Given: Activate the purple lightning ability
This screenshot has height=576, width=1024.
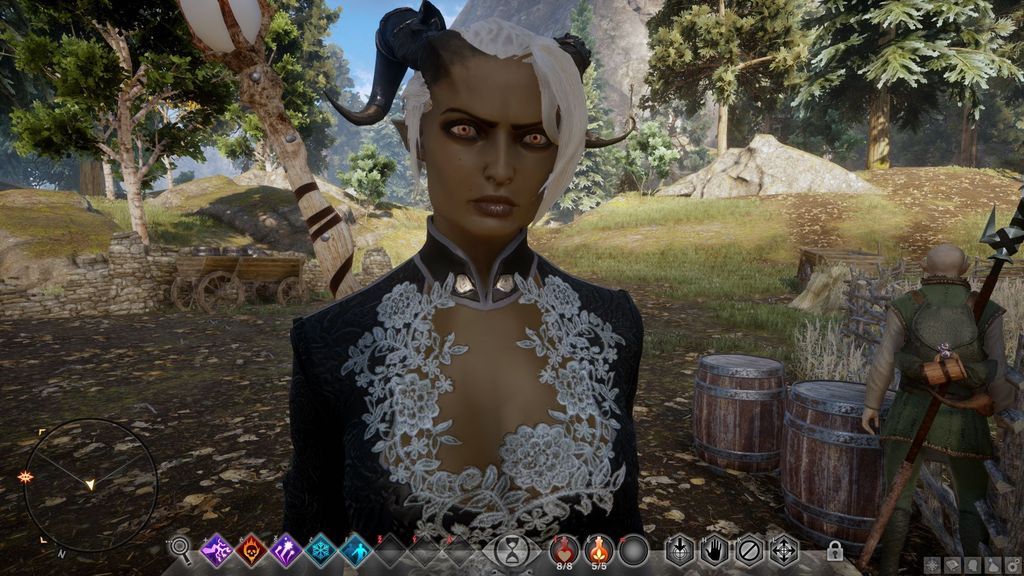Looking at the screenshot, I should coord(216,548).
